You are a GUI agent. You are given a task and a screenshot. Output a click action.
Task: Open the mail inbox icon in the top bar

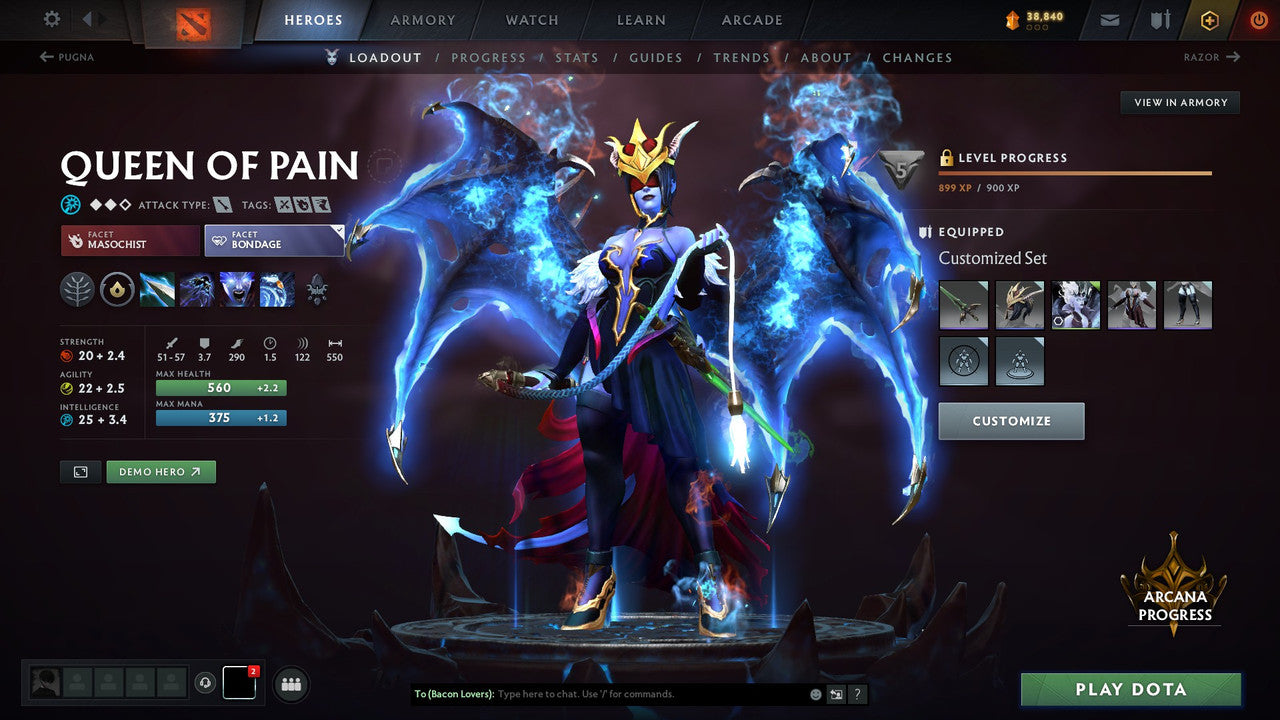tap(1108, 19)
